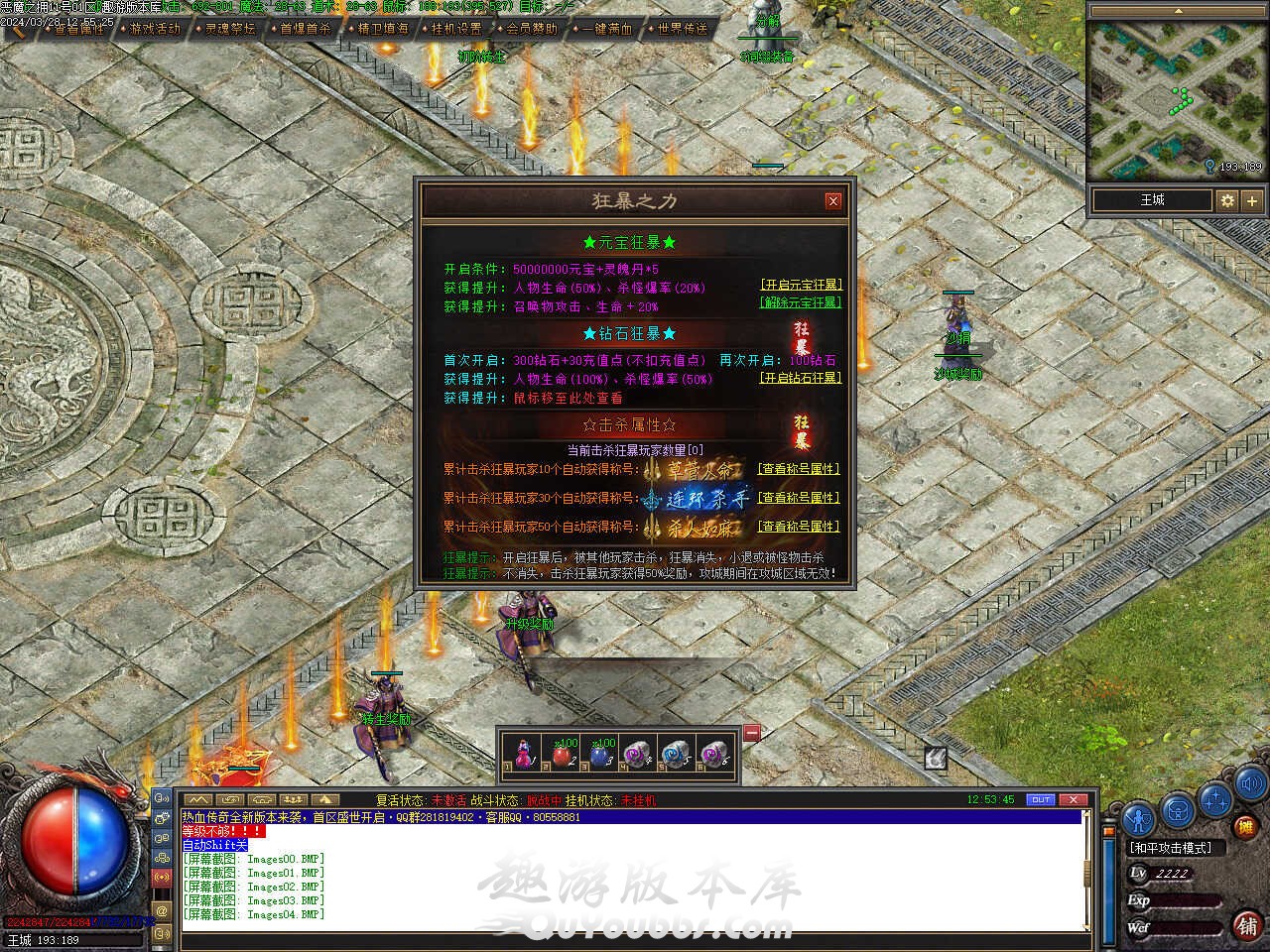Open the 游戏活动 menu

(156, 29)
